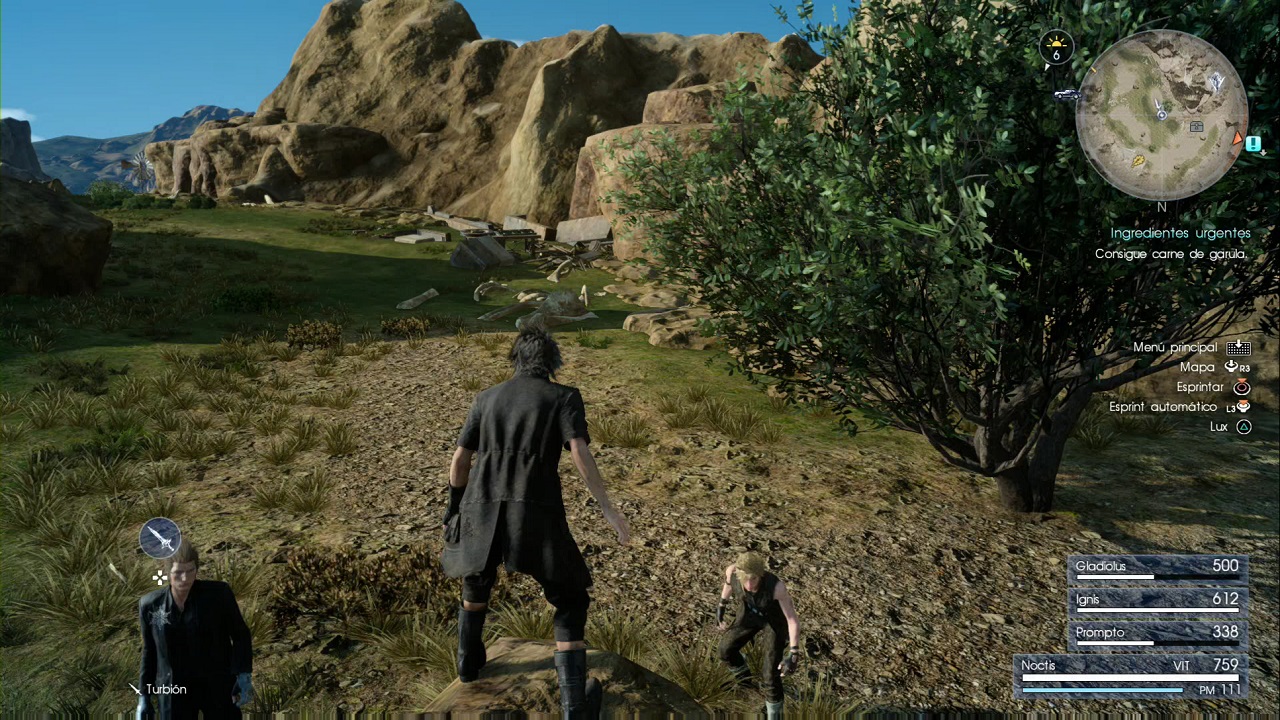Screen dimensions: 1280x720
Task: Click the exclamation quest marker by the minimap
Action: pyautogui.click(x=1253, y=143)
